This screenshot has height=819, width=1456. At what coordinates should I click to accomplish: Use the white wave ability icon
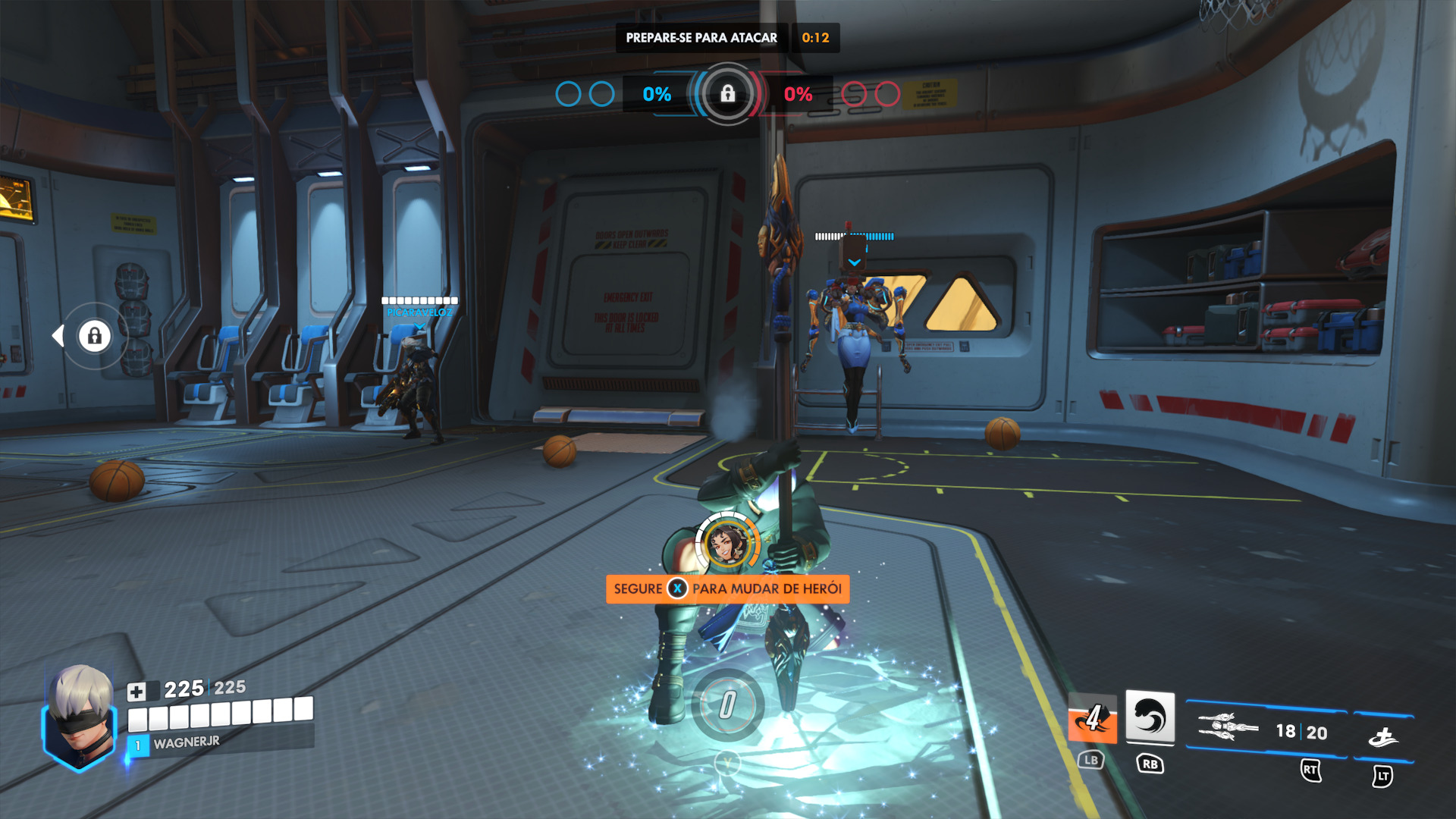pos(1150,717)
